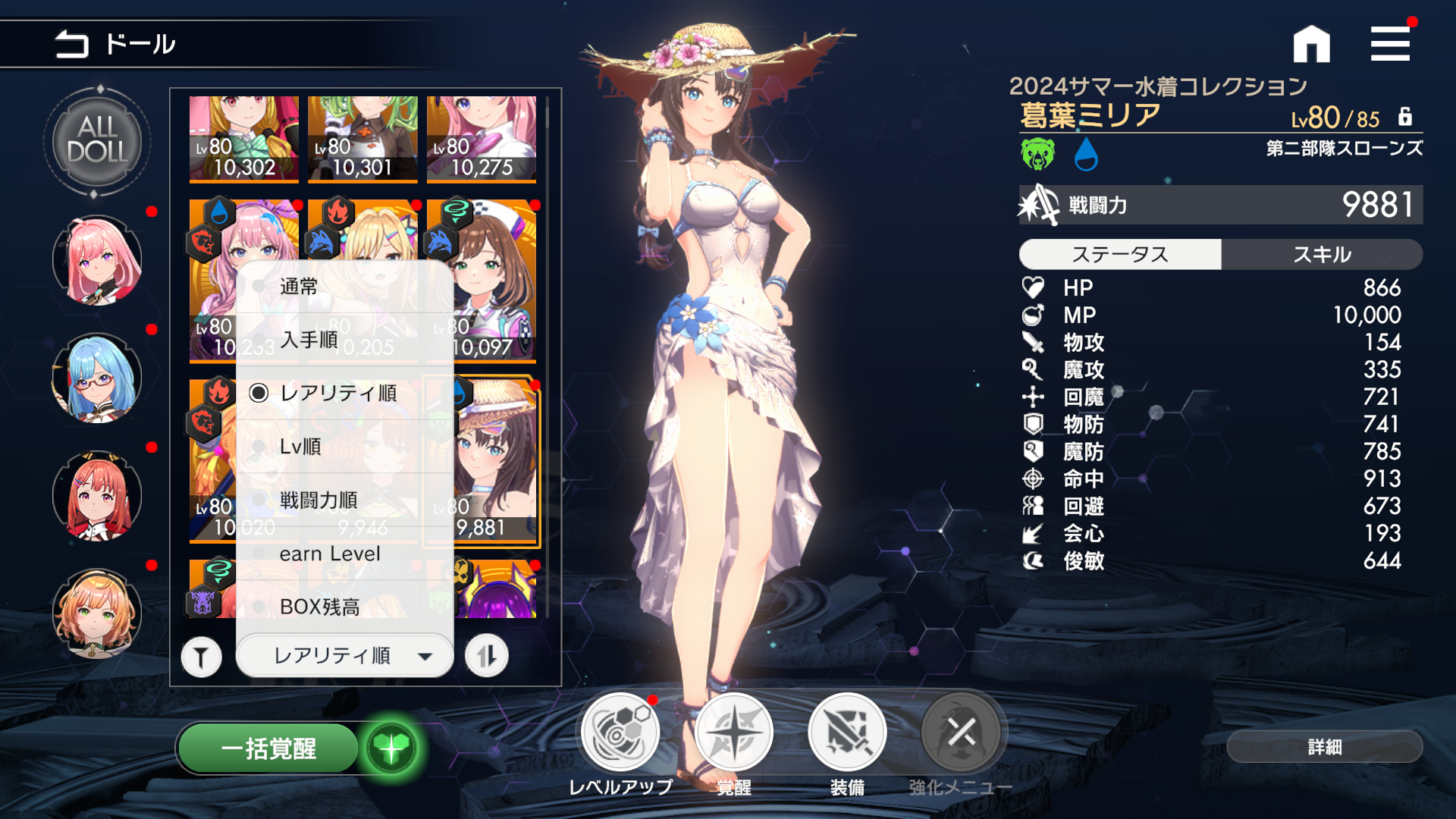Image resolution: width=1456 pixels, height=819 pixels.
Task: Close the レアリティ順 sort dropdown
Action: tap(345, 655)
